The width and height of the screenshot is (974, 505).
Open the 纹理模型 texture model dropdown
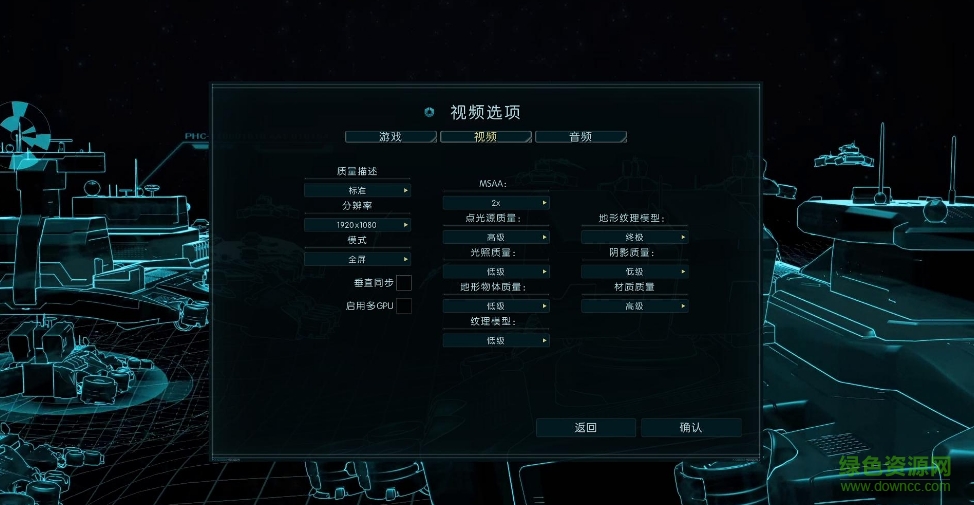(496, 340)
